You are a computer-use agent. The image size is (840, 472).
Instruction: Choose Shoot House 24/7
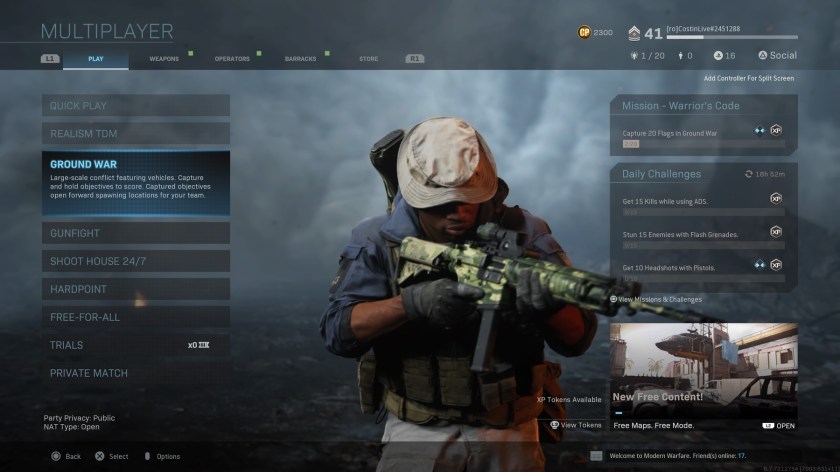point(135,261)
